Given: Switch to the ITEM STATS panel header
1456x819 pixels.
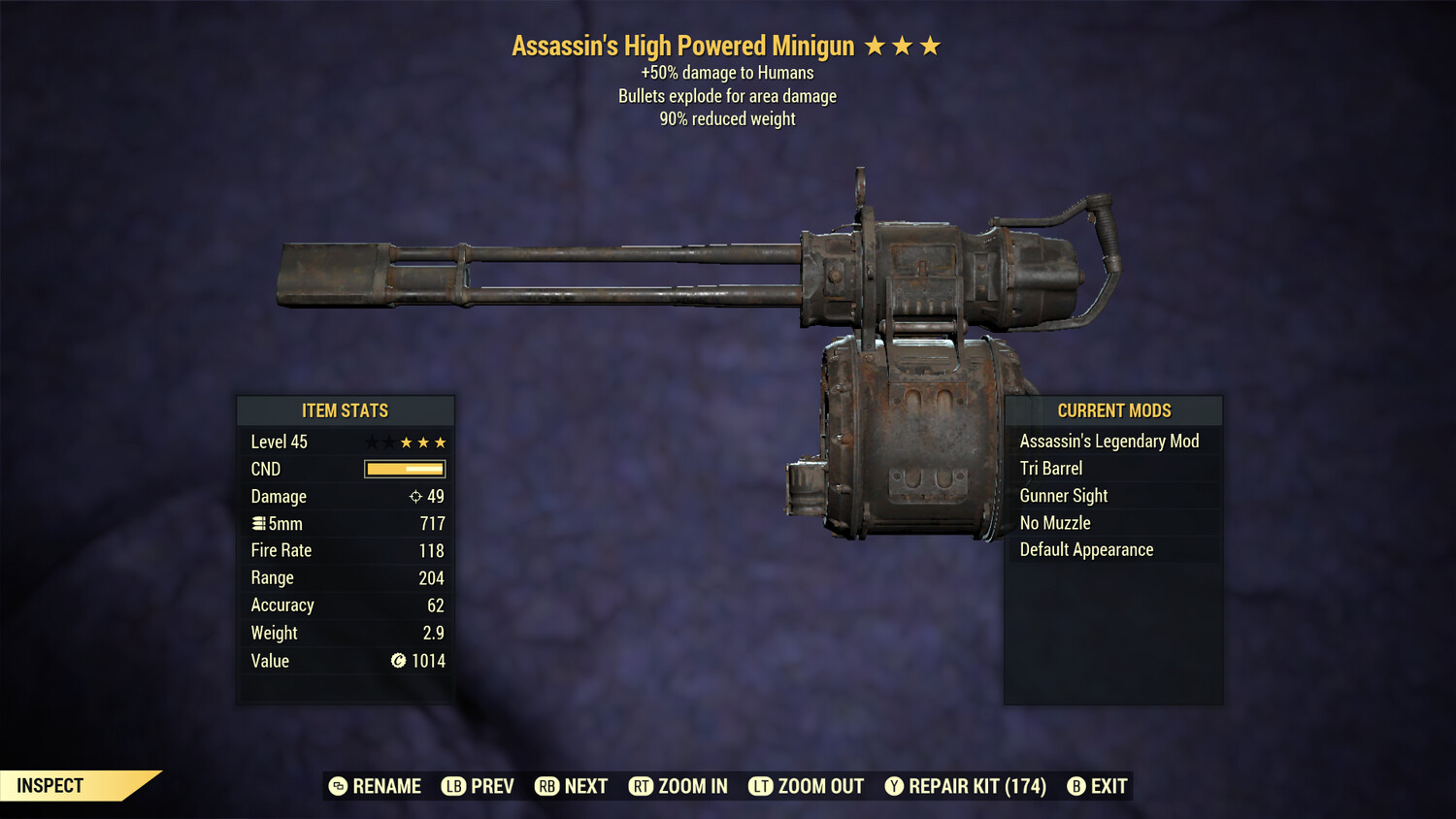Looking at the screenshot, I should [346, 410].
